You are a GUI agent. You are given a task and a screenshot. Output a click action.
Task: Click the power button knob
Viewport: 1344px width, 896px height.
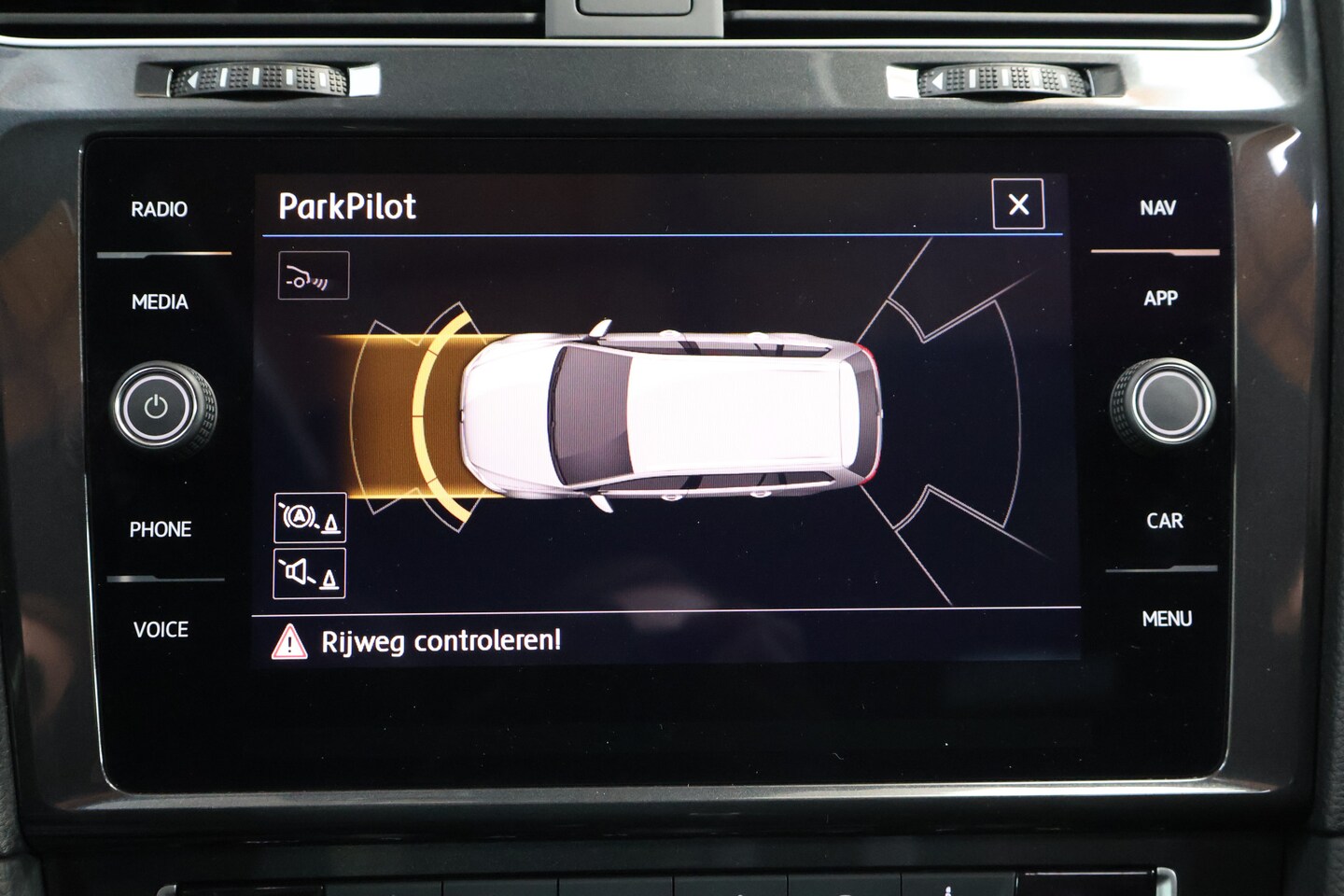click(x=156, y=407)
